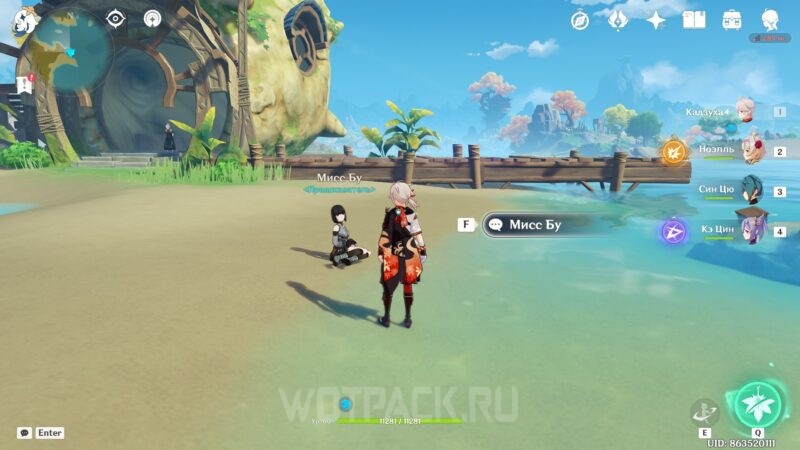Trigger Ноэлль's orange elemental burst icon
This screenshot has height=450, width=800.
pos(673,152)
